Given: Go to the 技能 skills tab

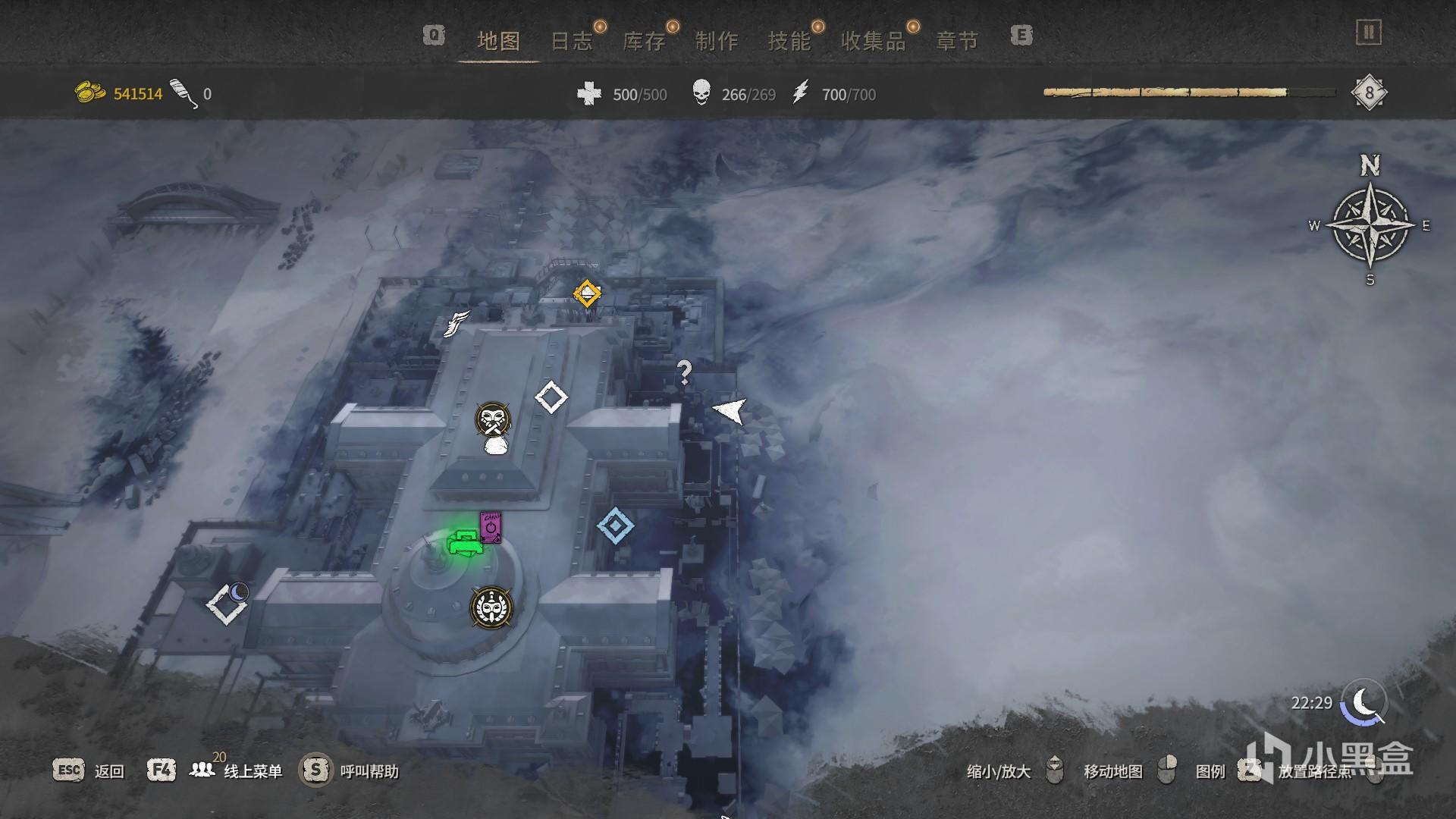Looking at the screenshot, I should 789,41.
